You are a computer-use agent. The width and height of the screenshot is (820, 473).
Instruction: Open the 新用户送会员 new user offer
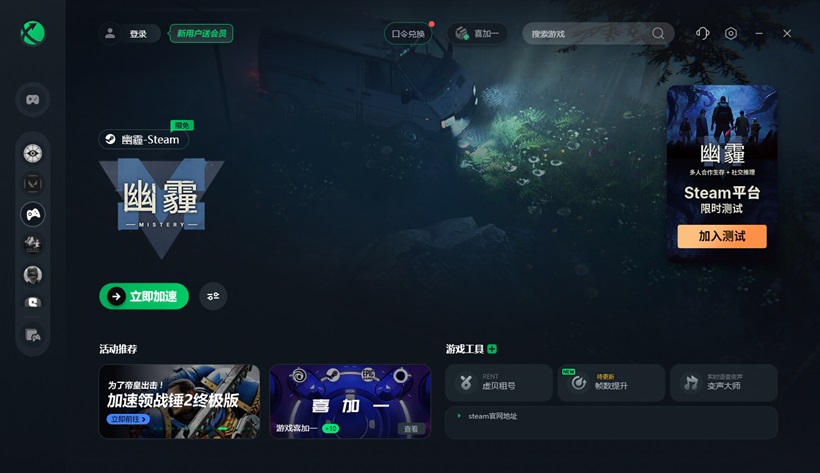tap(201, 34)
